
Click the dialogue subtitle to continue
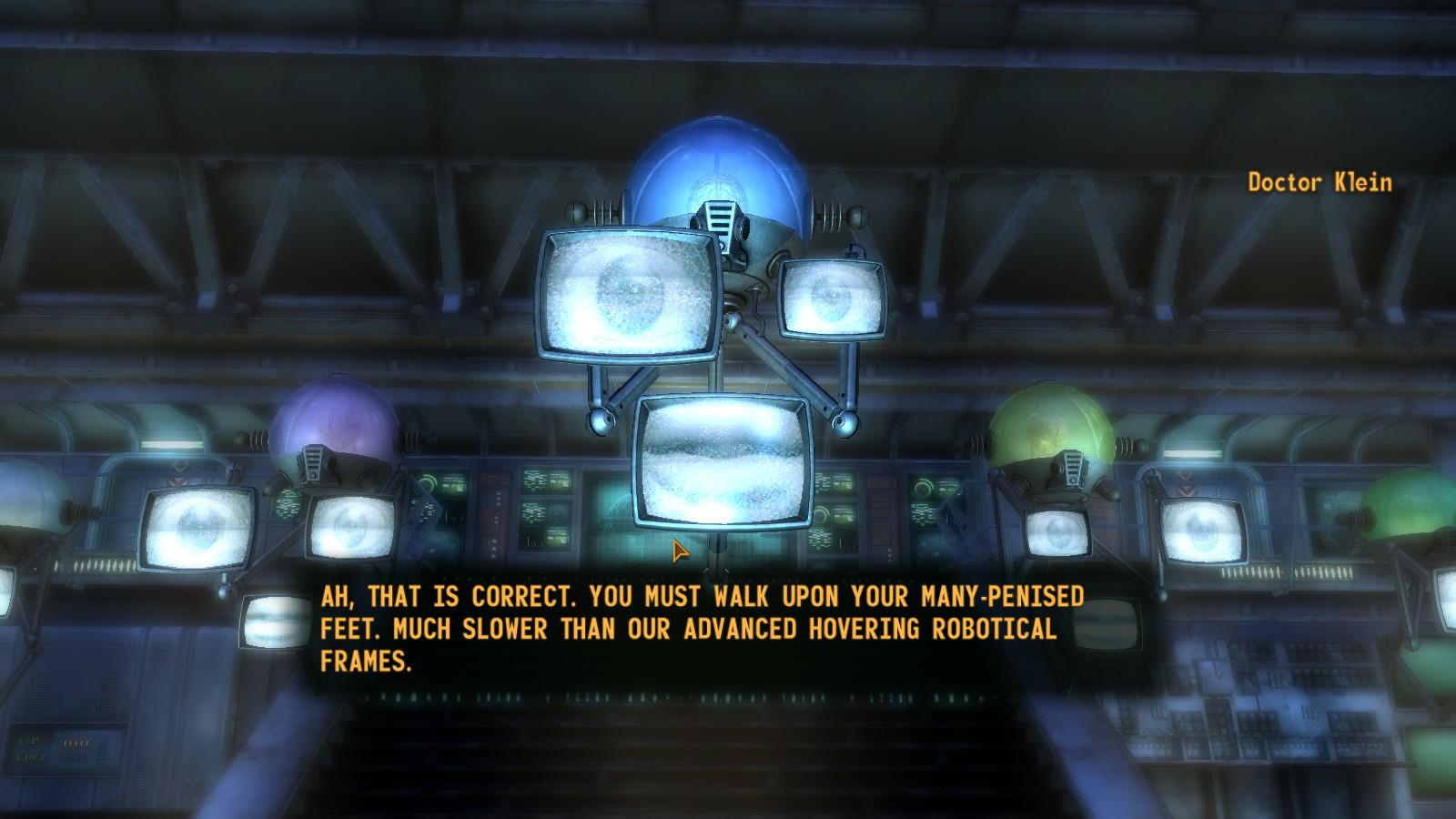click(701, 628)
